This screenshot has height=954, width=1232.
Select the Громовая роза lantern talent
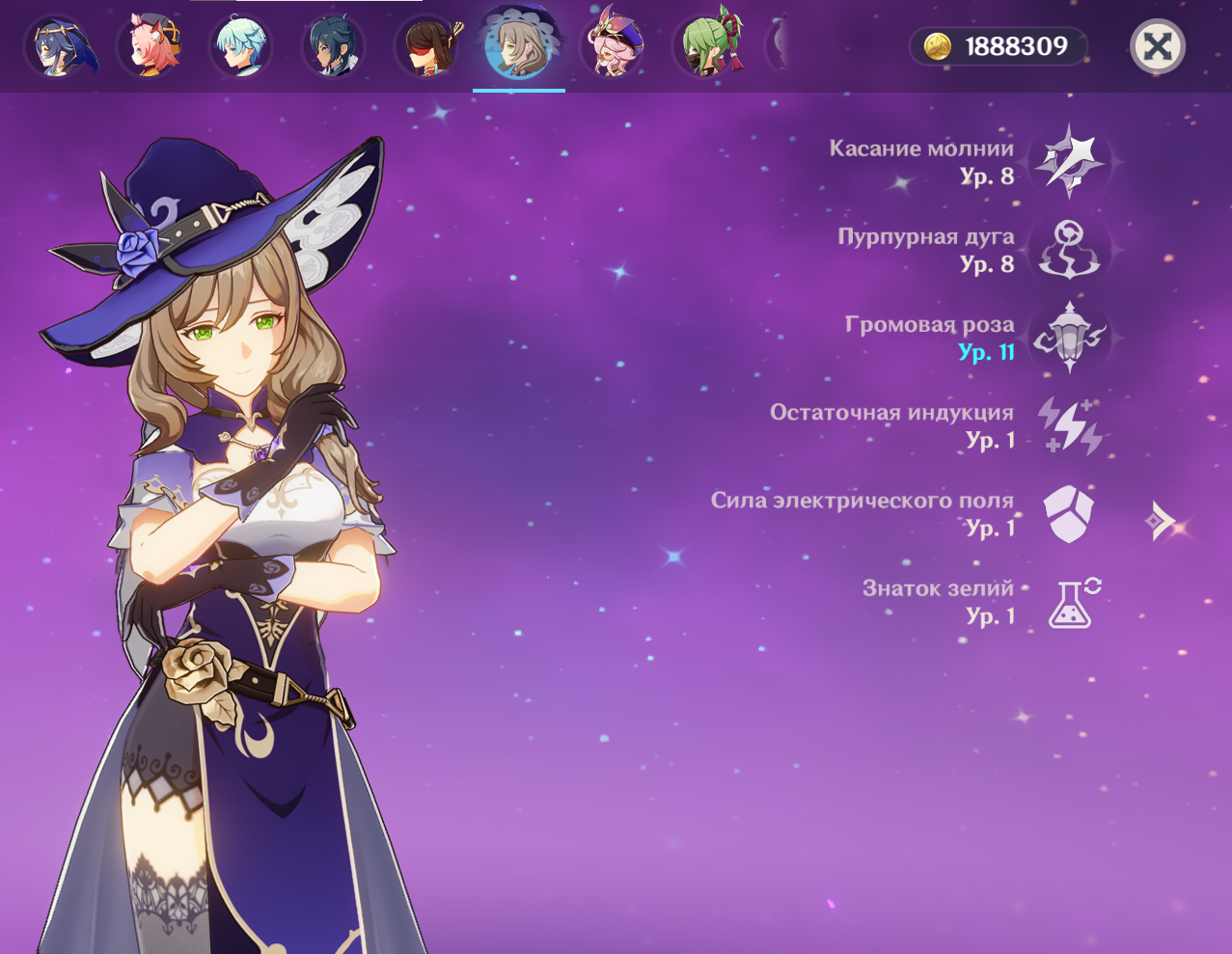[x=1069, y=338]
